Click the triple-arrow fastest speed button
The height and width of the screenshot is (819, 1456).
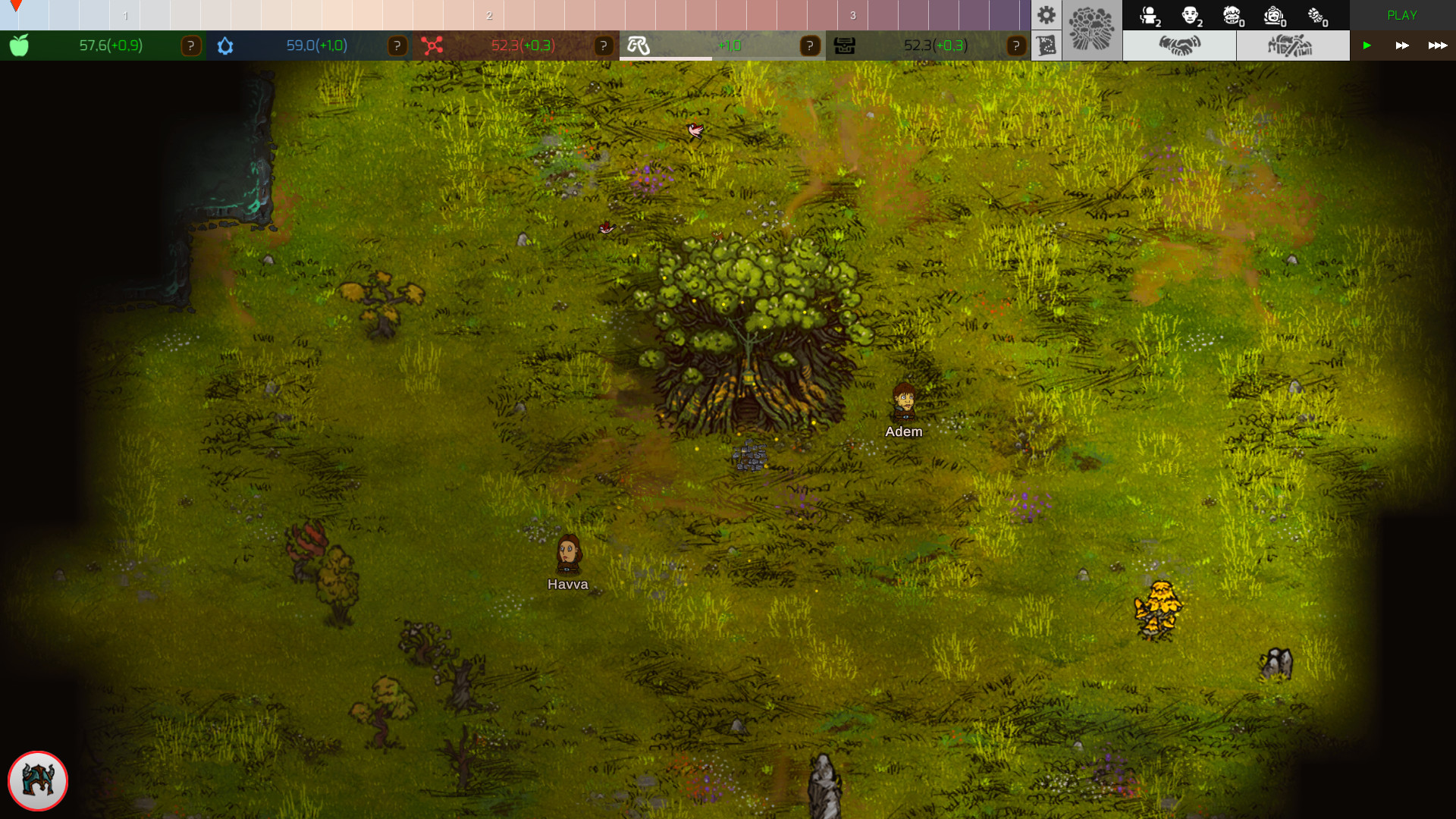pos(1436,45)
